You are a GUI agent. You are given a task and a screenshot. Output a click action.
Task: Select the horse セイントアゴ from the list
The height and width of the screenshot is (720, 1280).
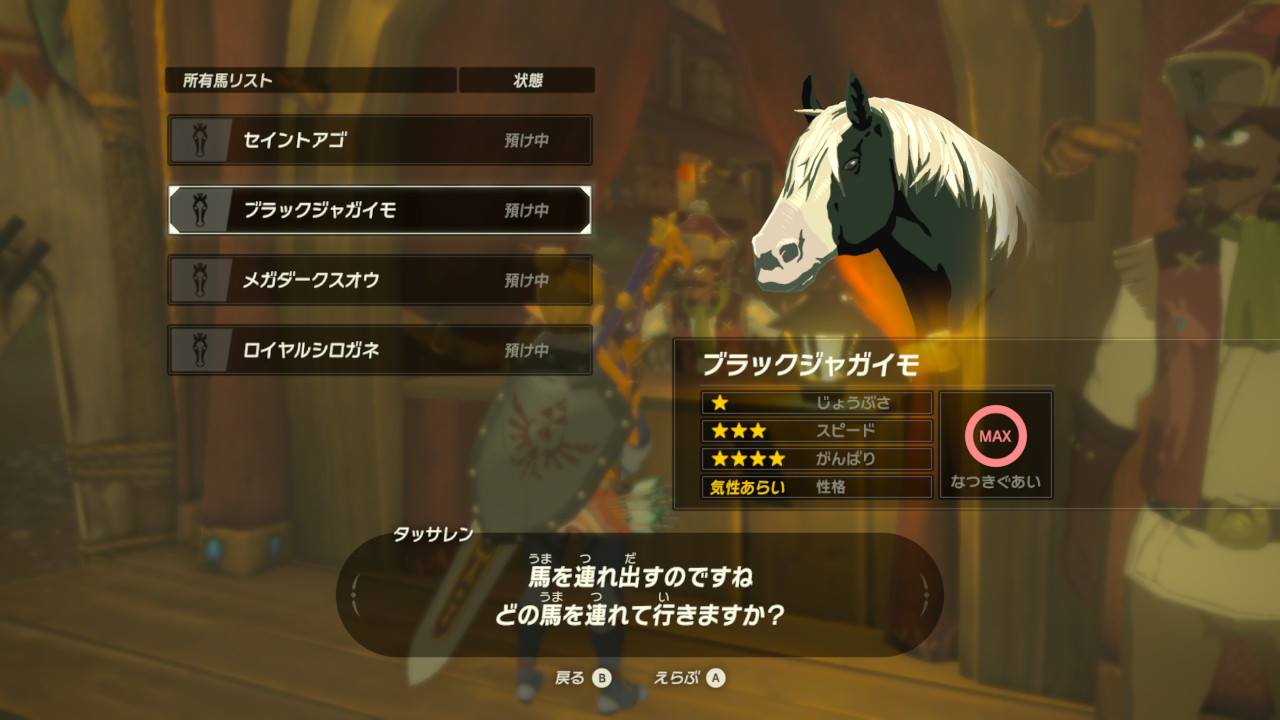(380, 140)
